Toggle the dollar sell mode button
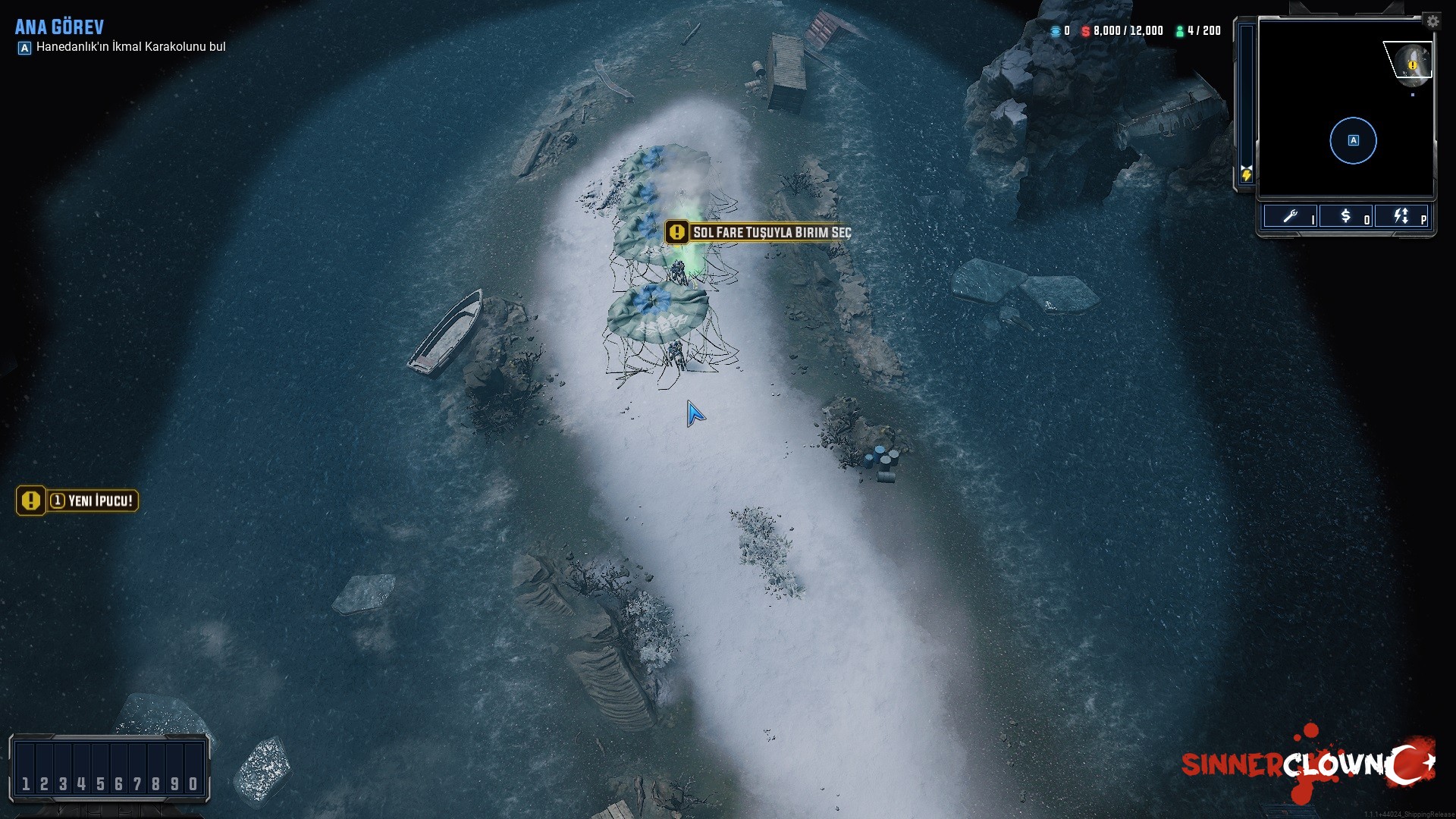 pos(1346,217)
